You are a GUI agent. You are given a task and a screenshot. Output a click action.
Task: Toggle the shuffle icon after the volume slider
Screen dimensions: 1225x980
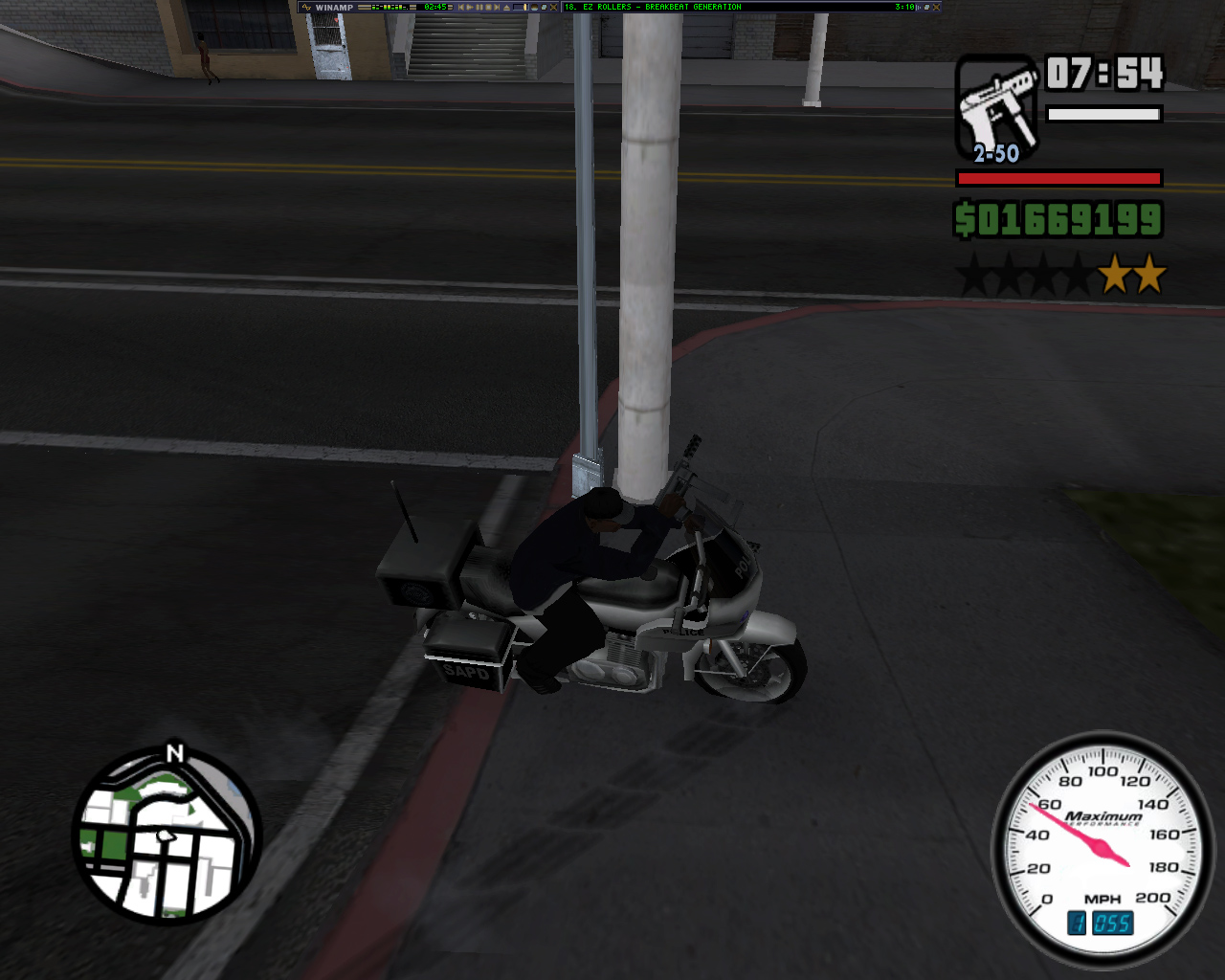point(534,7)
